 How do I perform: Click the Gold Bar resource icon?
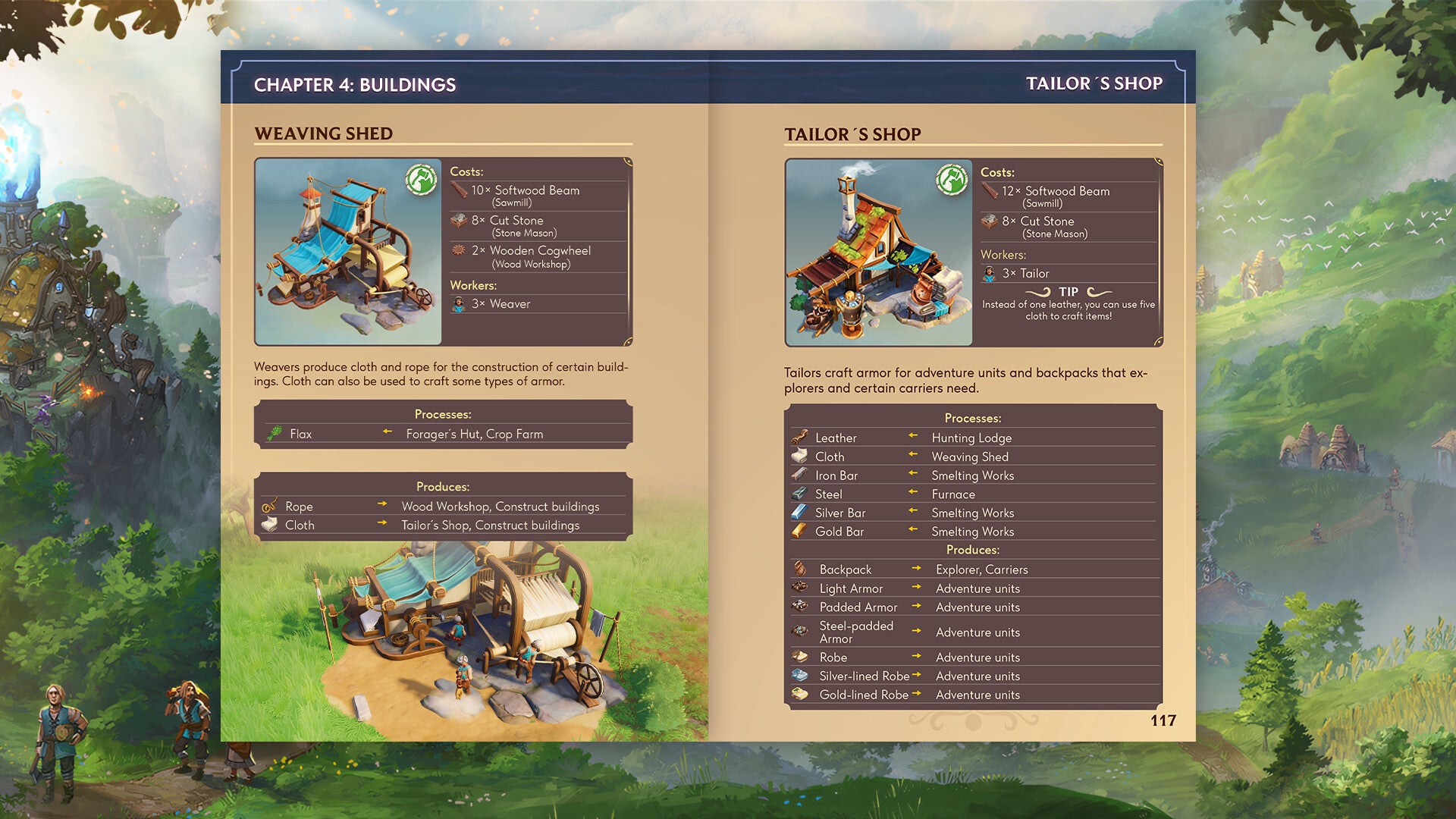point(801,532)
